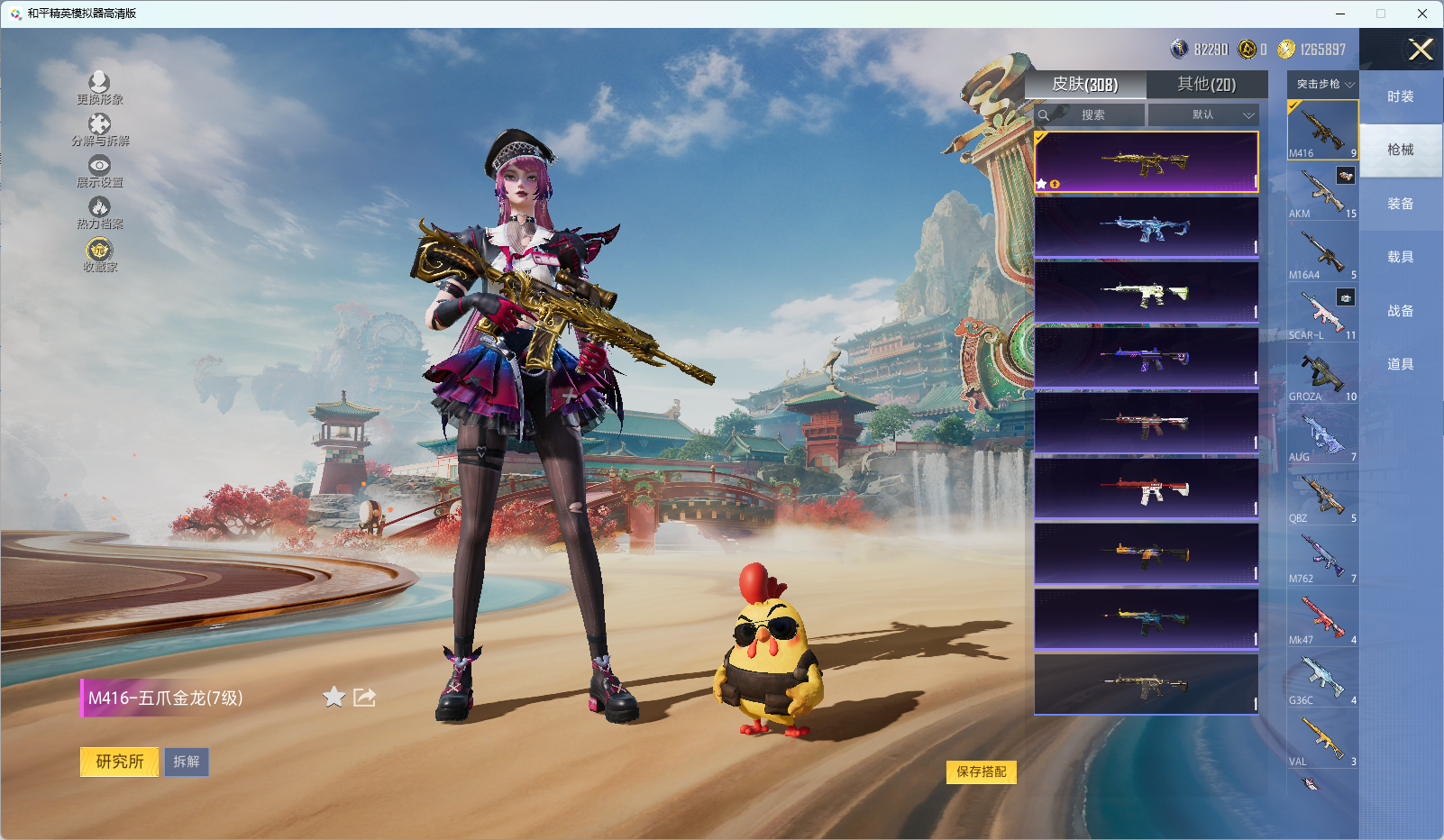This screenshot has height=840, width=1444.
Task: Open the 时装 outfits category
Action: coord(1401,96)
